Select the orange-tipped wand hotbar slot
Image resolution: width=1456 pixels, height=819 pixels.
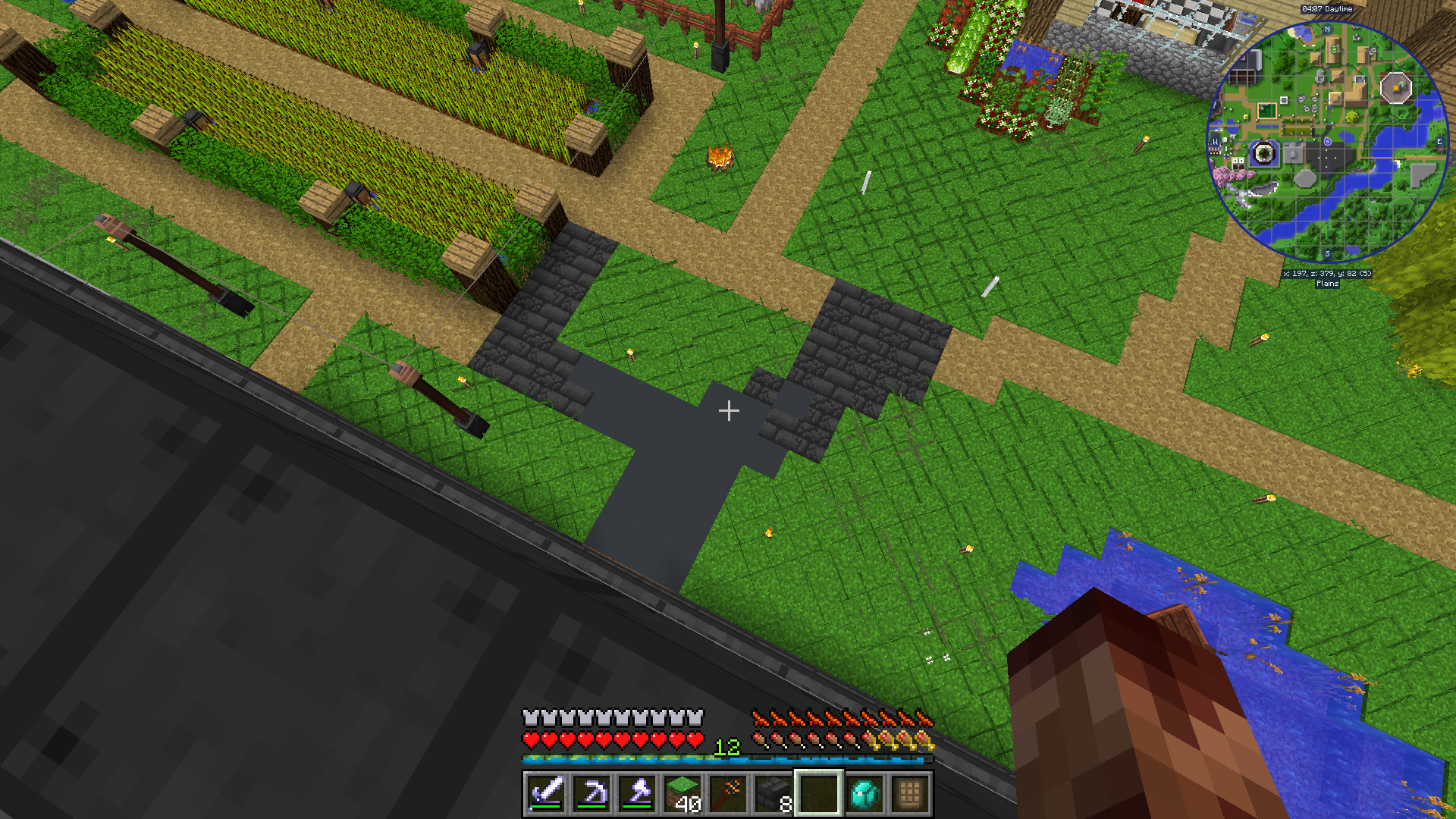(x=728, y=793)
